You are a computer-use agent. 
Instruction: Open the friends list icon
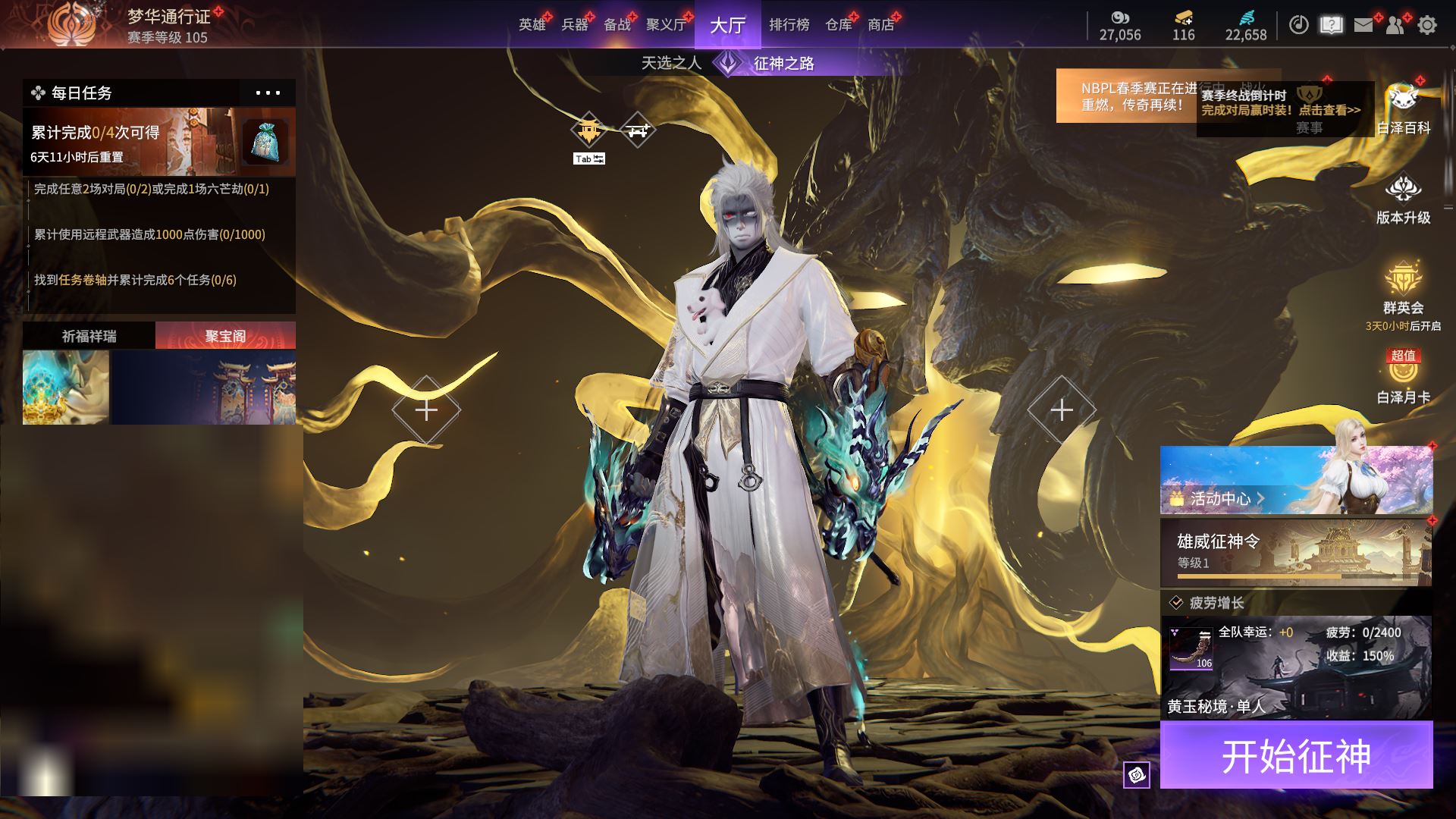(1395, 25)
